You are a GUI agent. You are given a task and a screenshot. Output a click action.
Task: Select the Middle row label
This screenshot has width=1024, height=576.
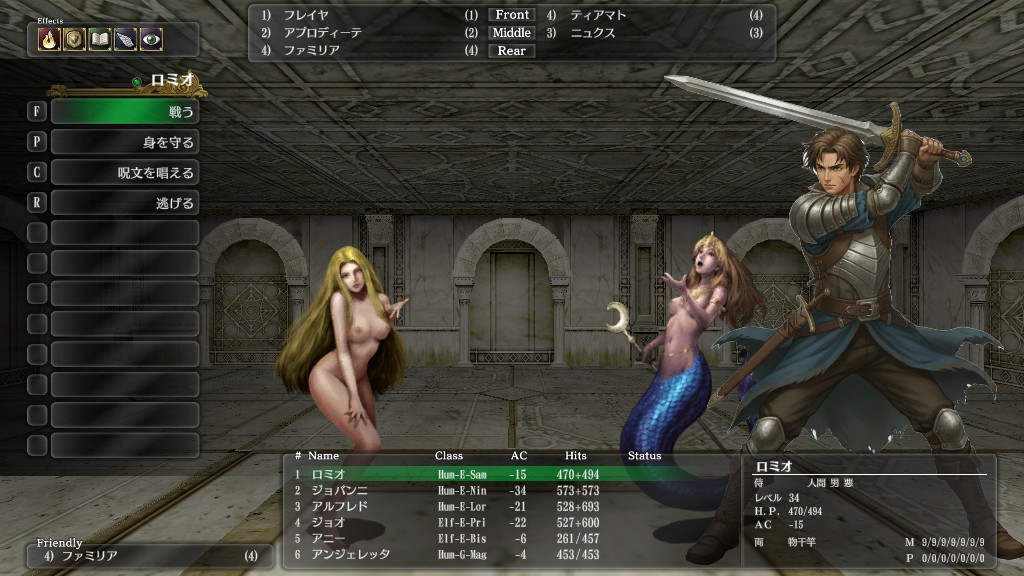[512, 33]
